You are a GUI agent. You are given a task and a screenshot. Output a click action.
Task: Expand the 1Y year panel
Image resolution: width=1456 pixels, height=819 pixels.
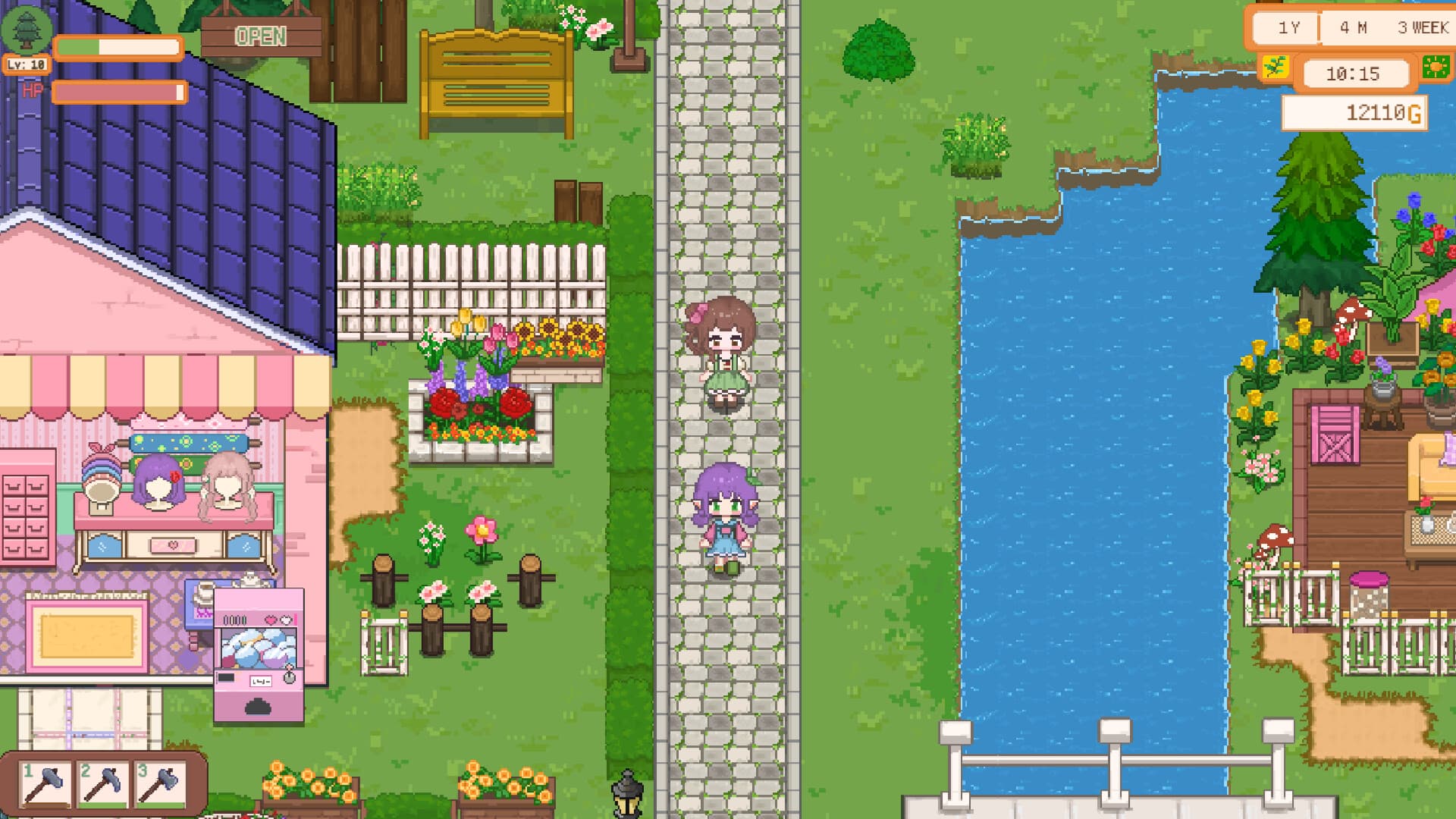coord(1288,27)
